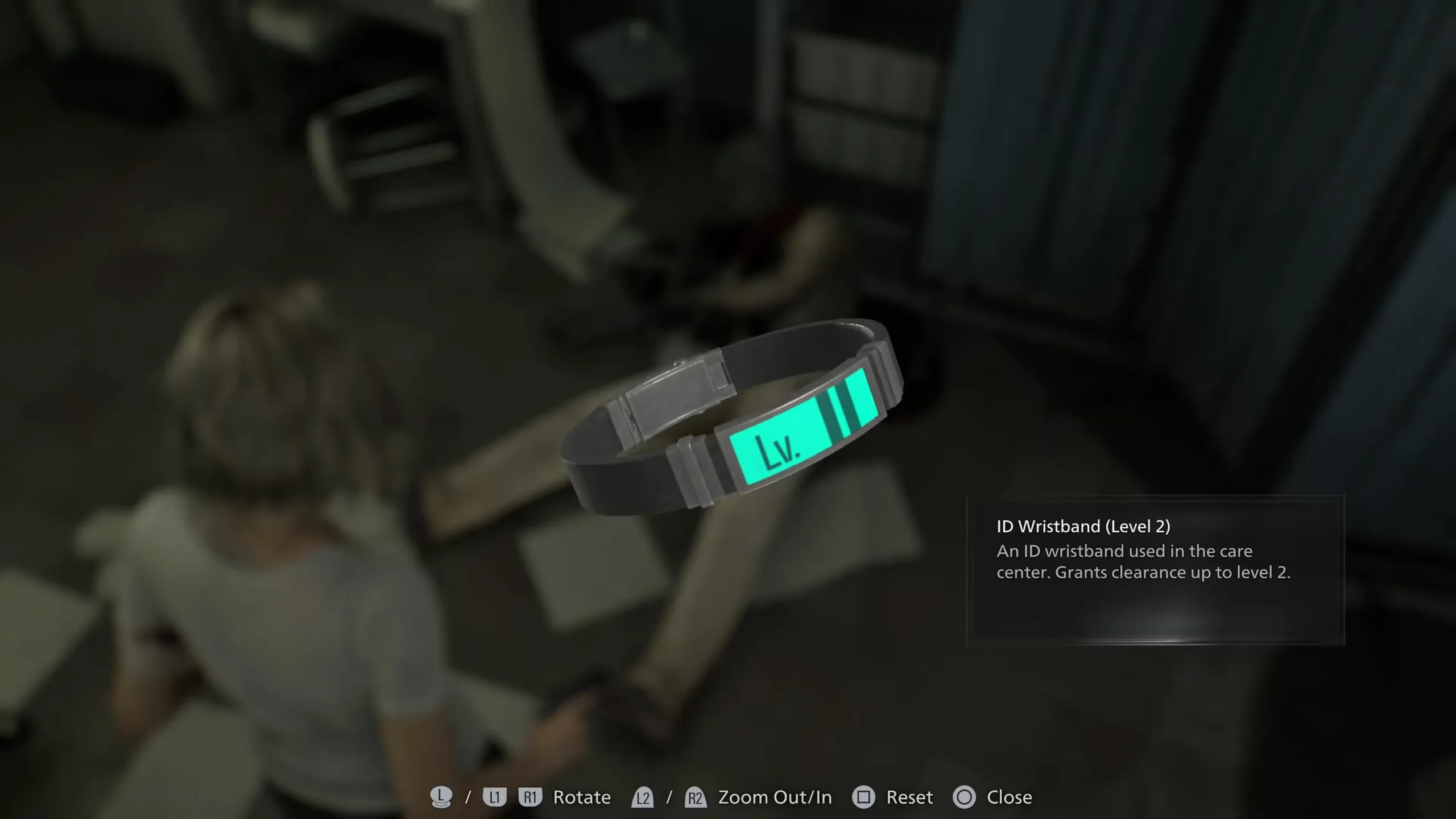Click the L1 button prompt icon

495,797
